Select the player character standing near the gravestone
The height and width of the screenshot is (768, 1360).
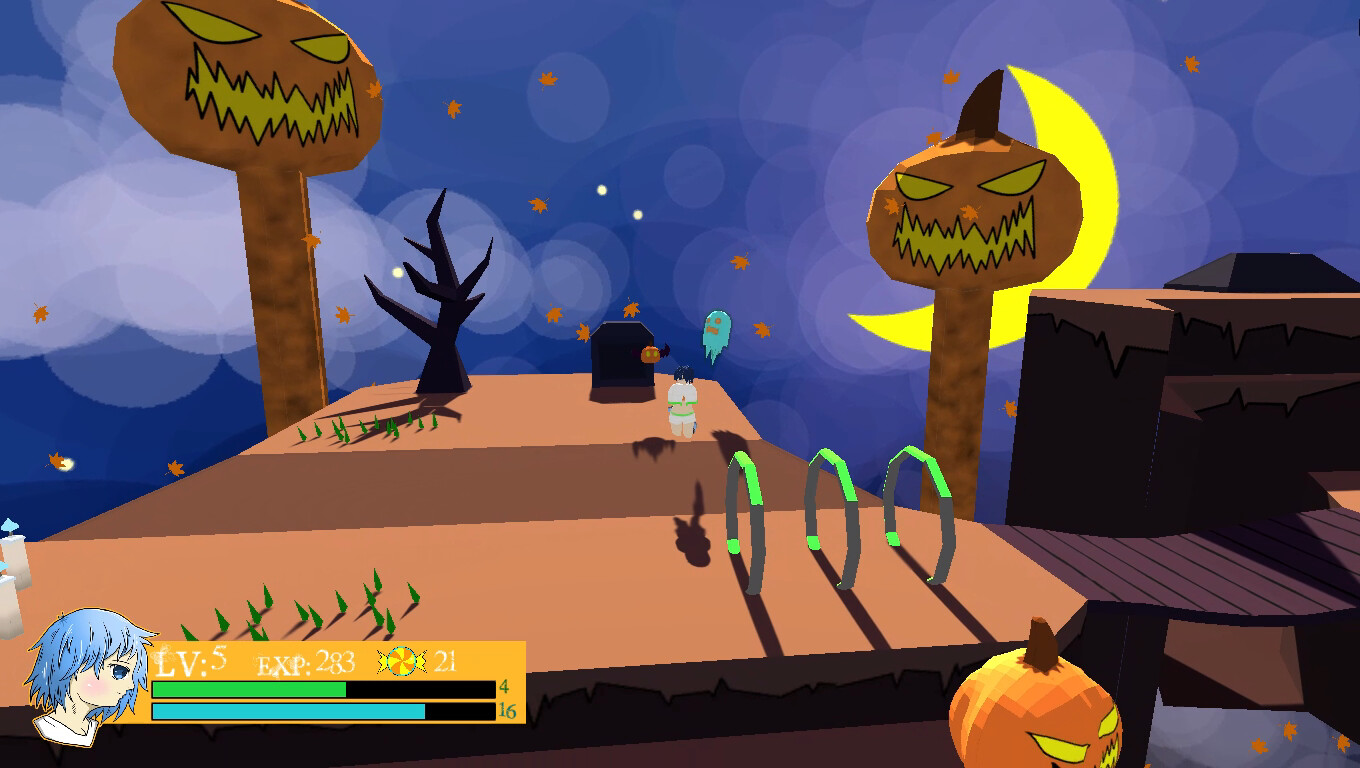click(x=682, y=397)
